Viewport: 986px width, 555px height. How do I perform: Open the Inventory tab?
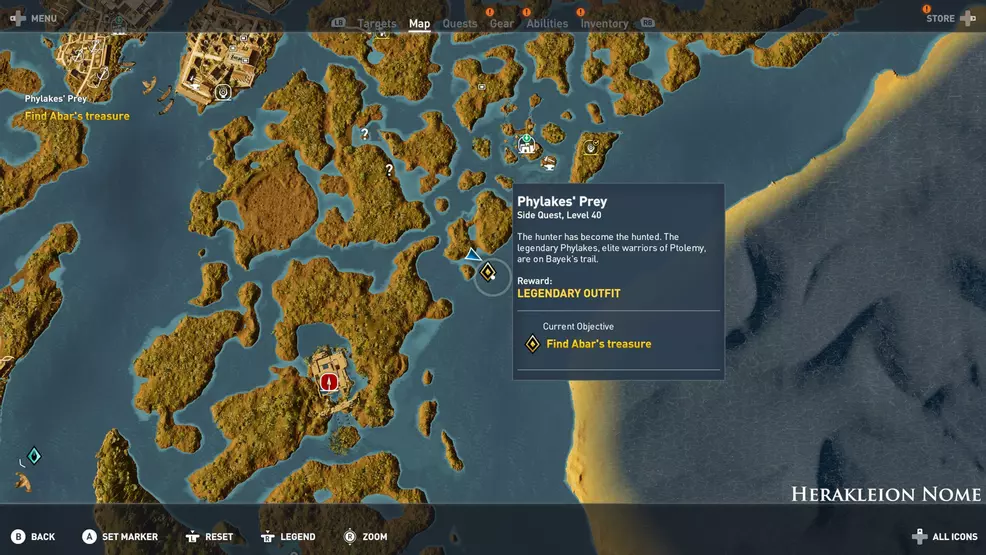pos(605,24)
